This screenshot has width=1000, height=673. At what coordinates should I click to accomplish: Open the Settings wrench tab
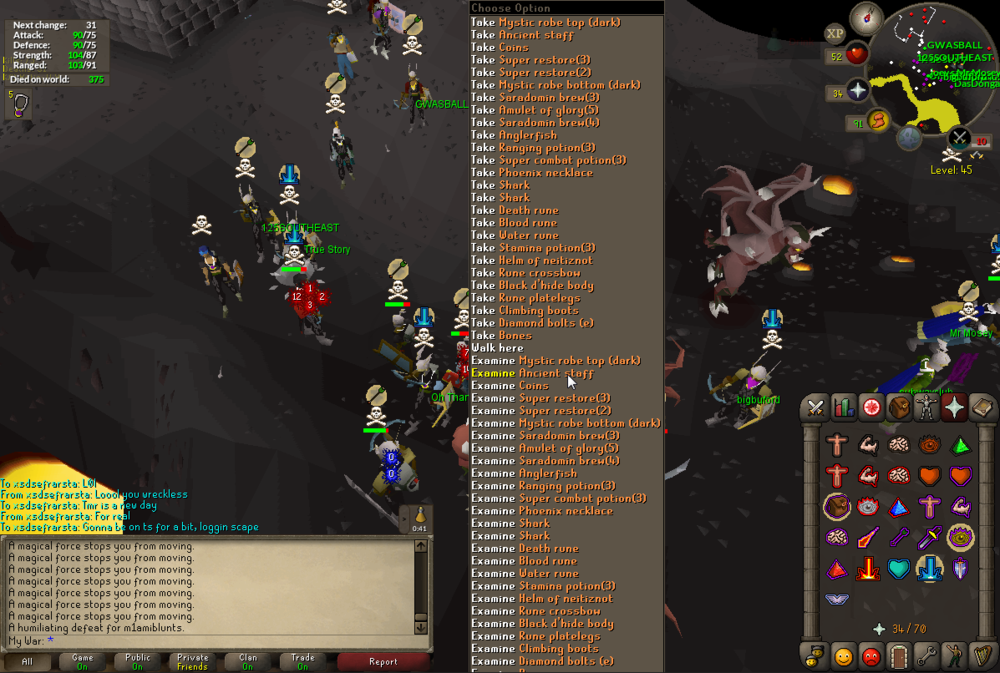pyautogui.click(x=927, y=657)
